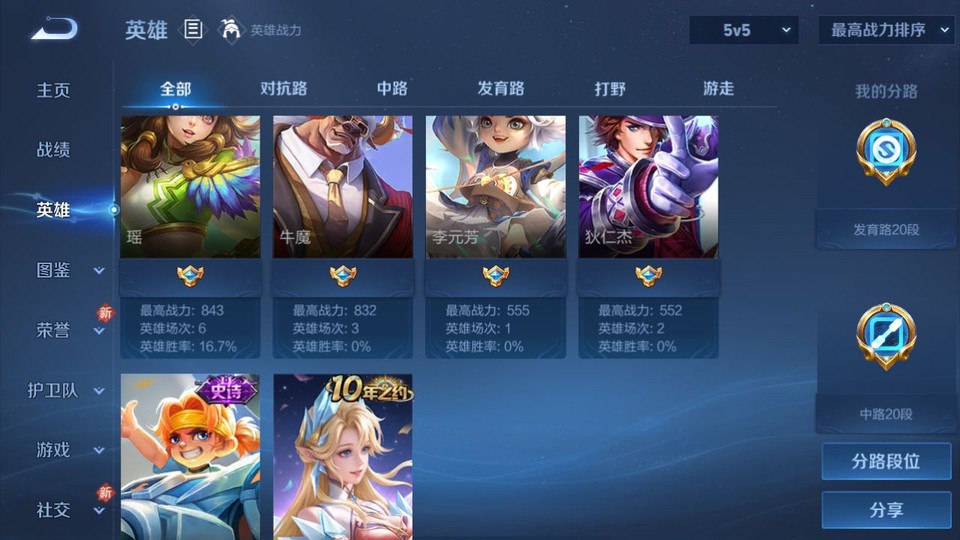Viewport: 960px width, 540px height.
Task: Click the 分路段位 button
Action: tap(886, 462)
